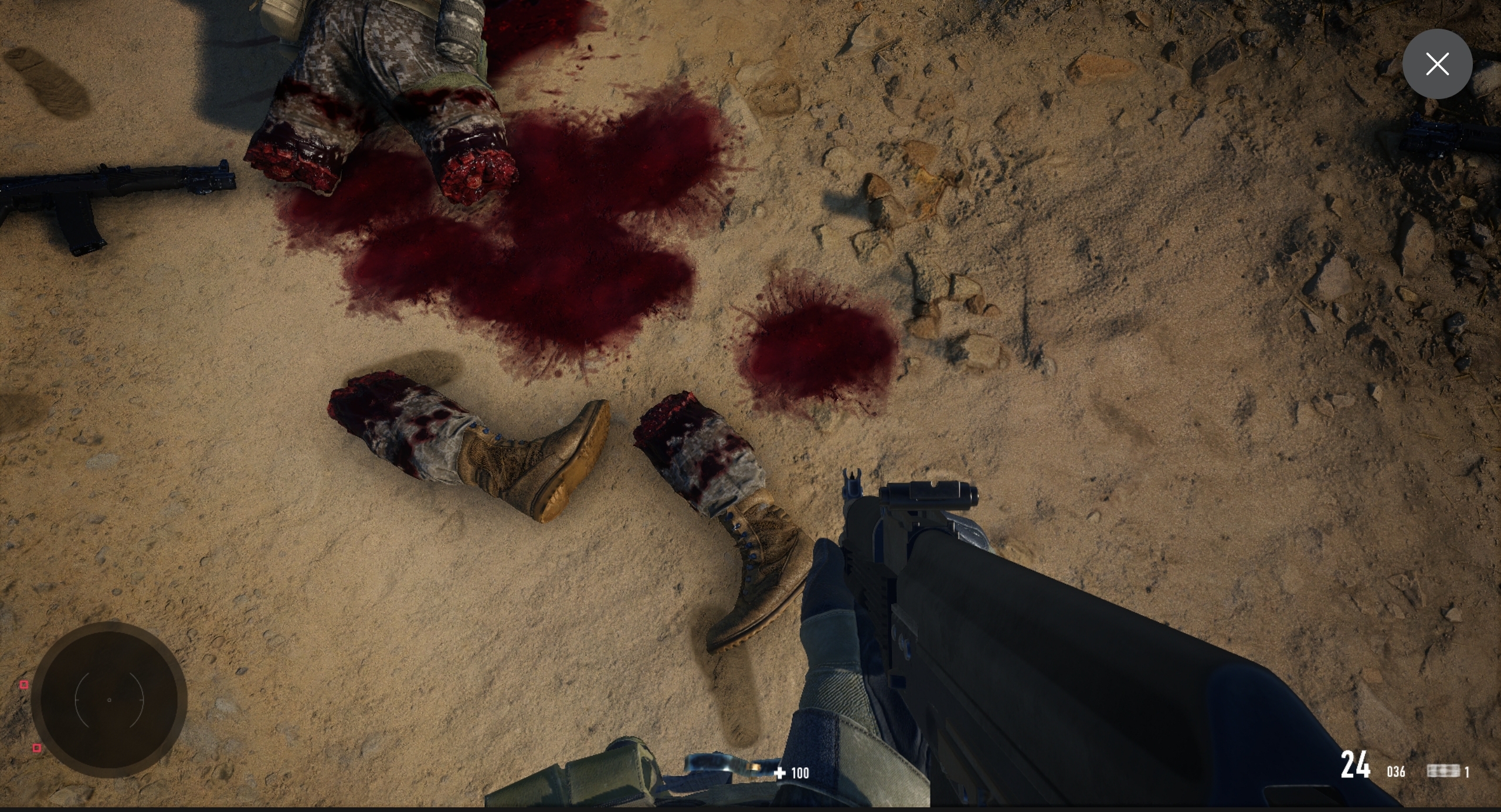Viewport: 1501px width, 812px height.
Task: Click the dark magazine bar near ammo counter
Action: (x=1443, y=772)
